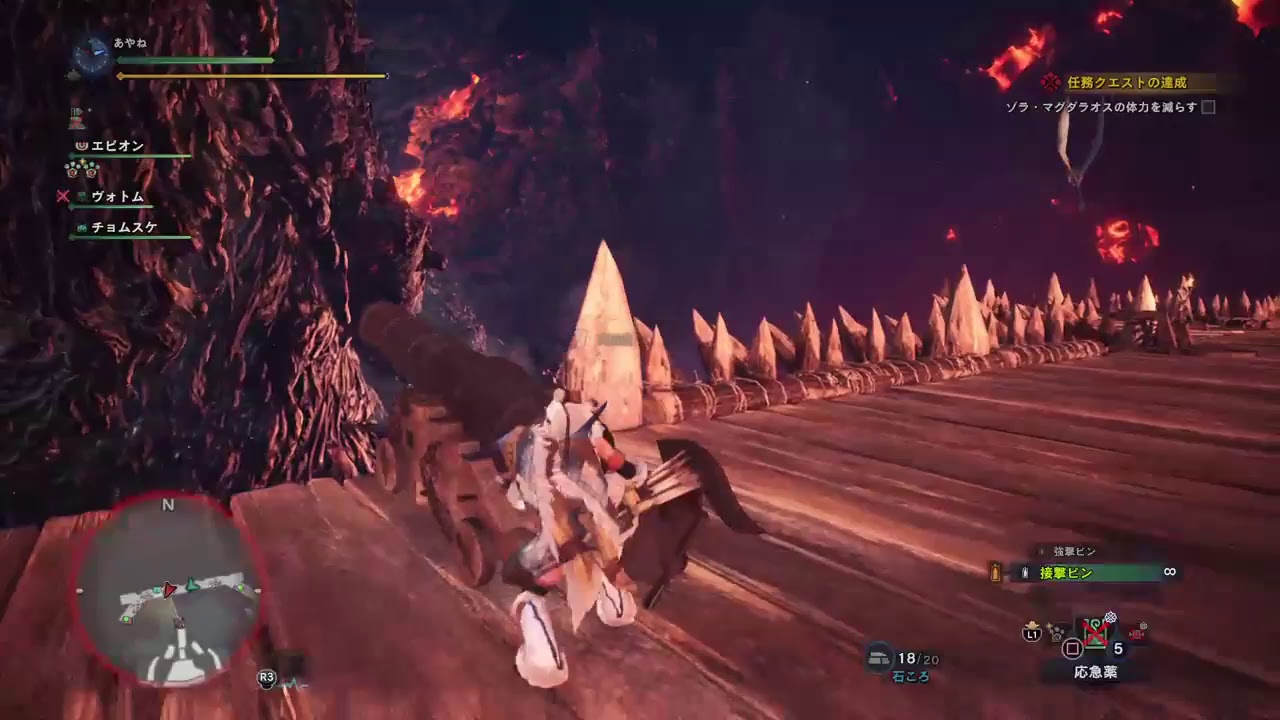Click the trap tool icon right of the item bar

1138,632
